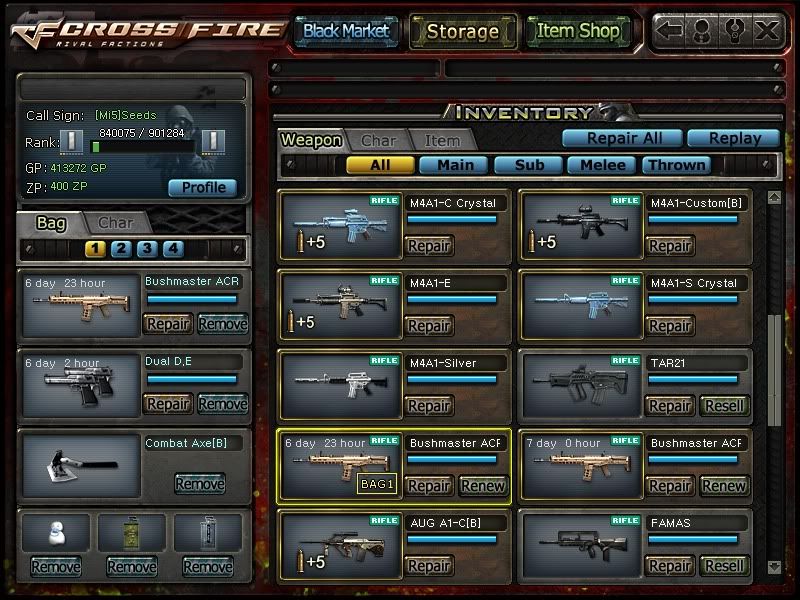Show Thrown weapons filter

[x=676, y=165]
